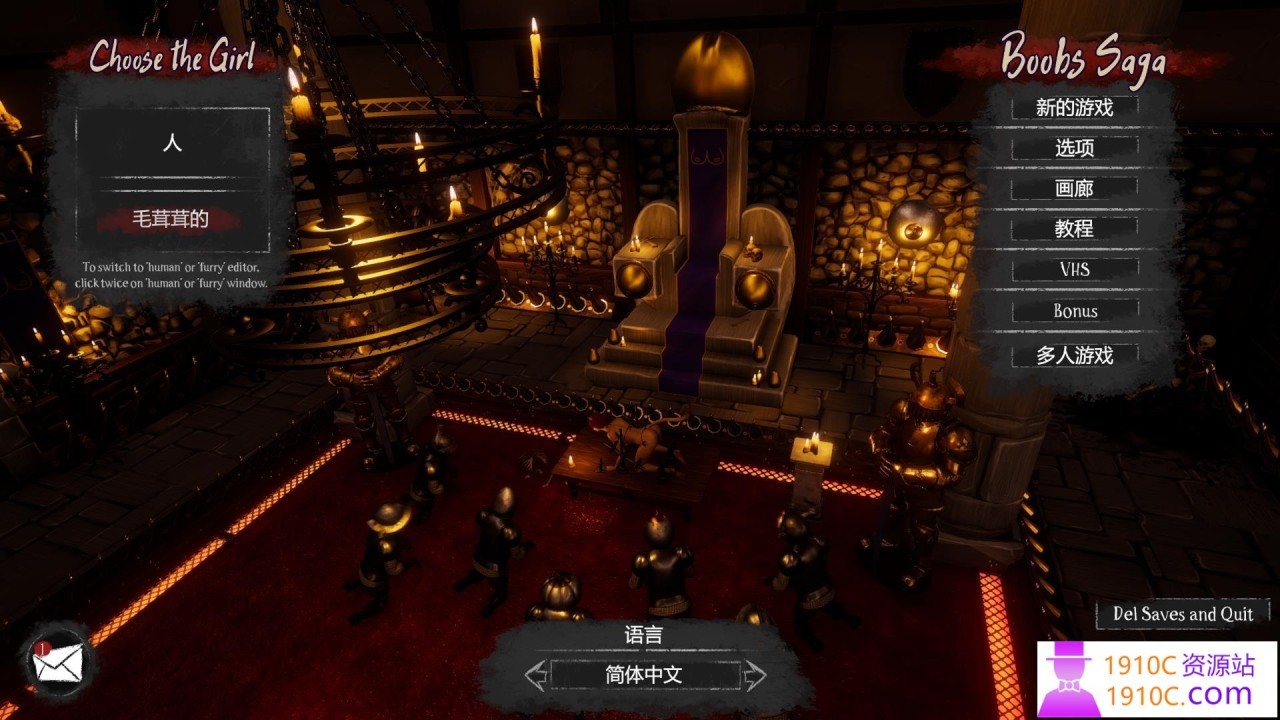The height and width of the screenshot is (720, 1280).
Task: Switch to next language with right arrow
Action: pyautogui.click(x=754, y=675)
